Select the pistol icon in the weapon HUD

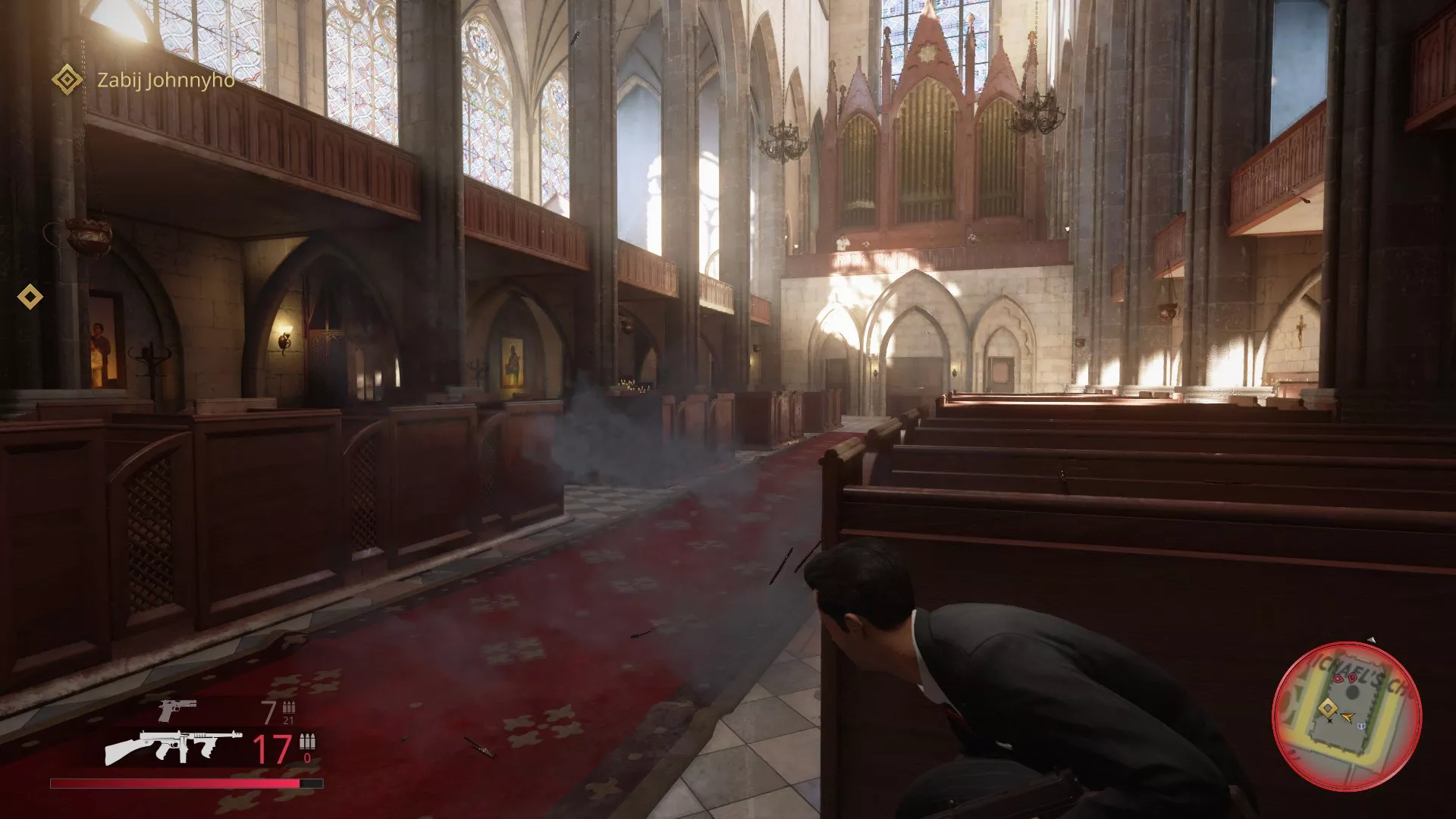pos(177,709)
